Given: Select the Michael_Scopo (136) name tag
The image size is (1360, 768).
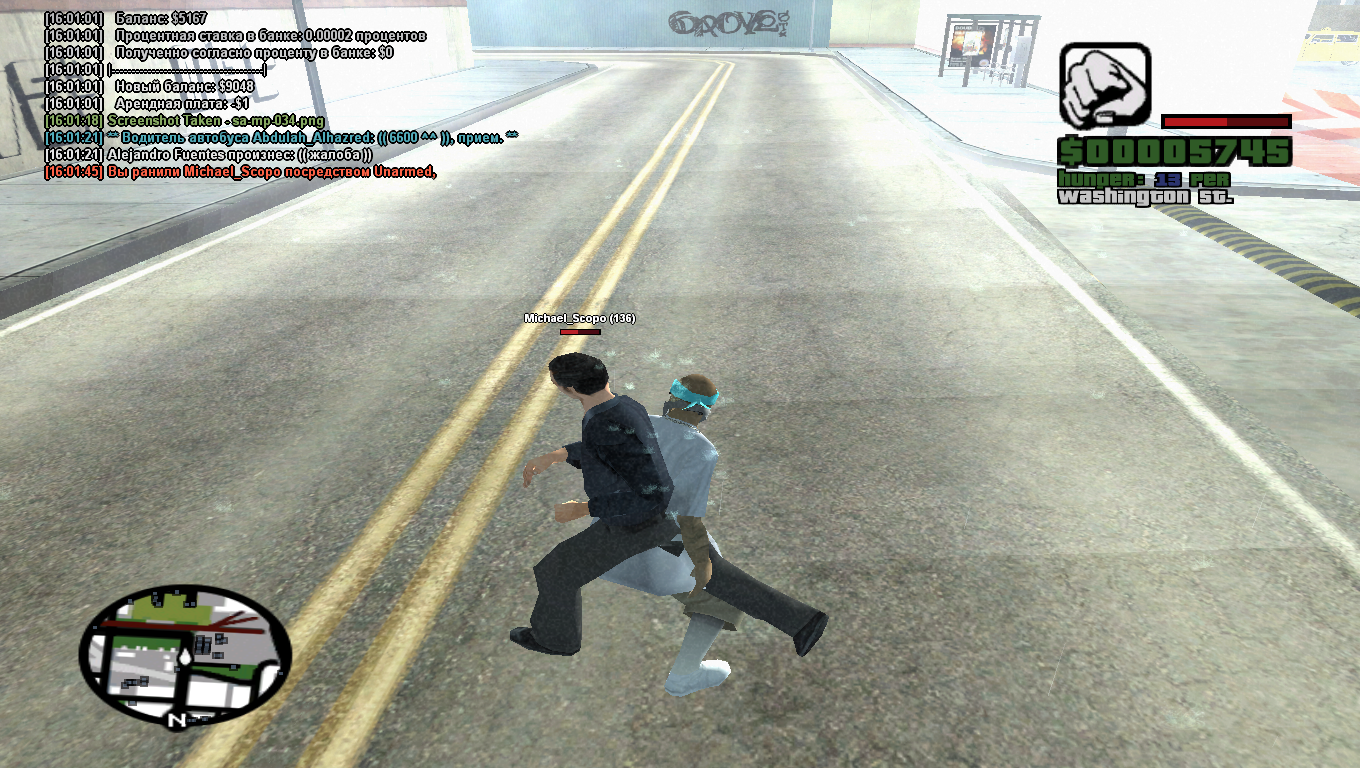Looking at the screenshot, I should tap(579, 318).
